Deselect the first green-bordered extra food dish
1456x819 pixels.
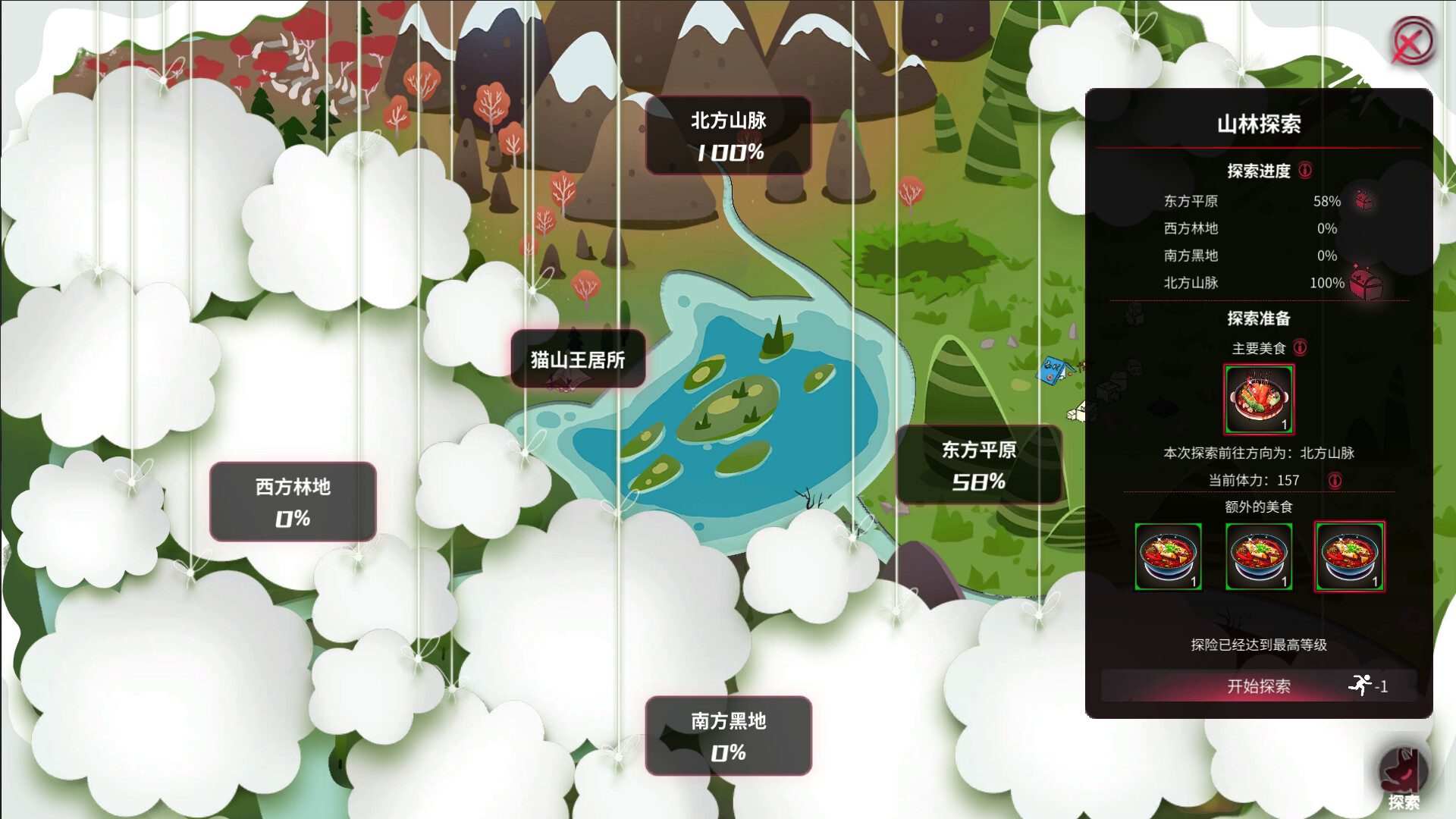tap(1169, 557)
